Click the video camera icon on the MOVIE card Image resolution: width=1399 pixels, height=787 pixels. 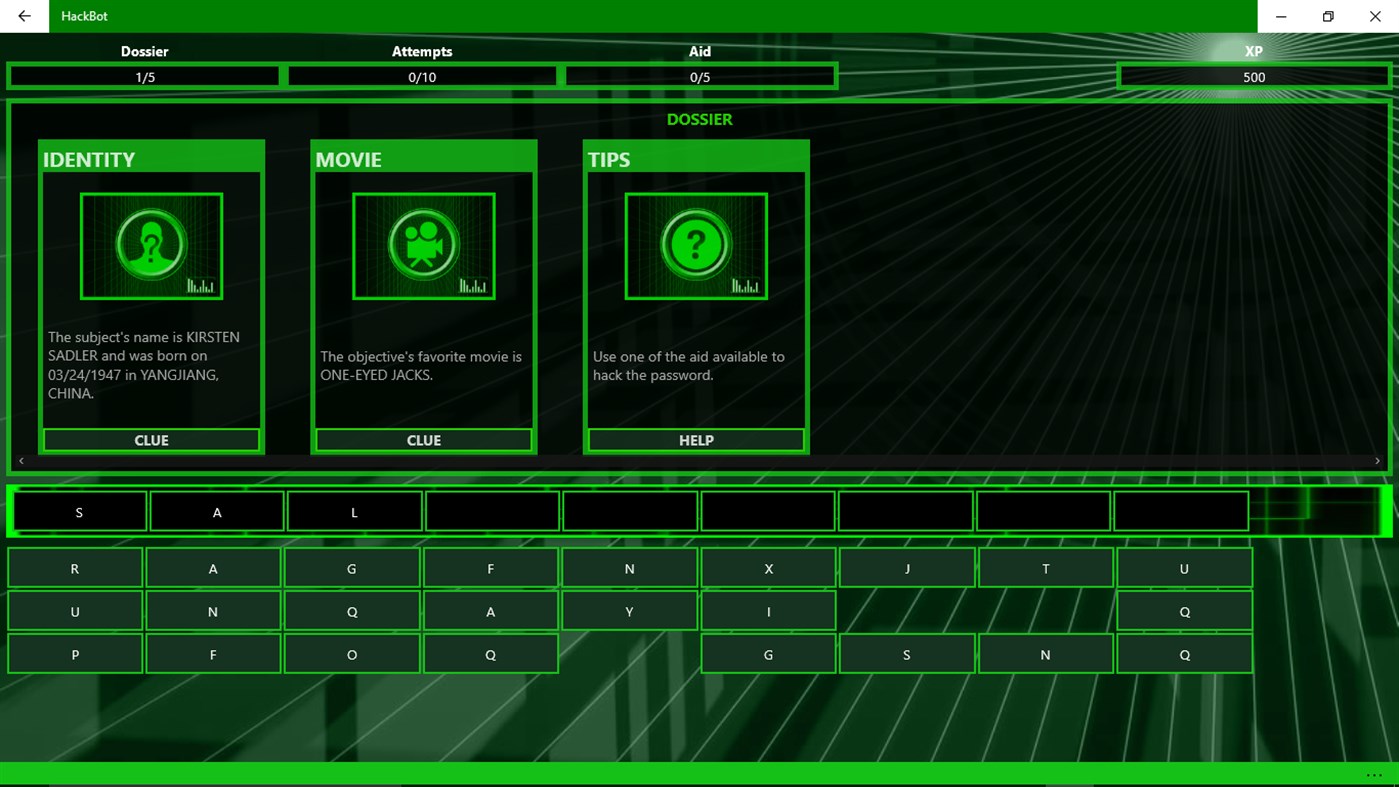tap(423, 245)
